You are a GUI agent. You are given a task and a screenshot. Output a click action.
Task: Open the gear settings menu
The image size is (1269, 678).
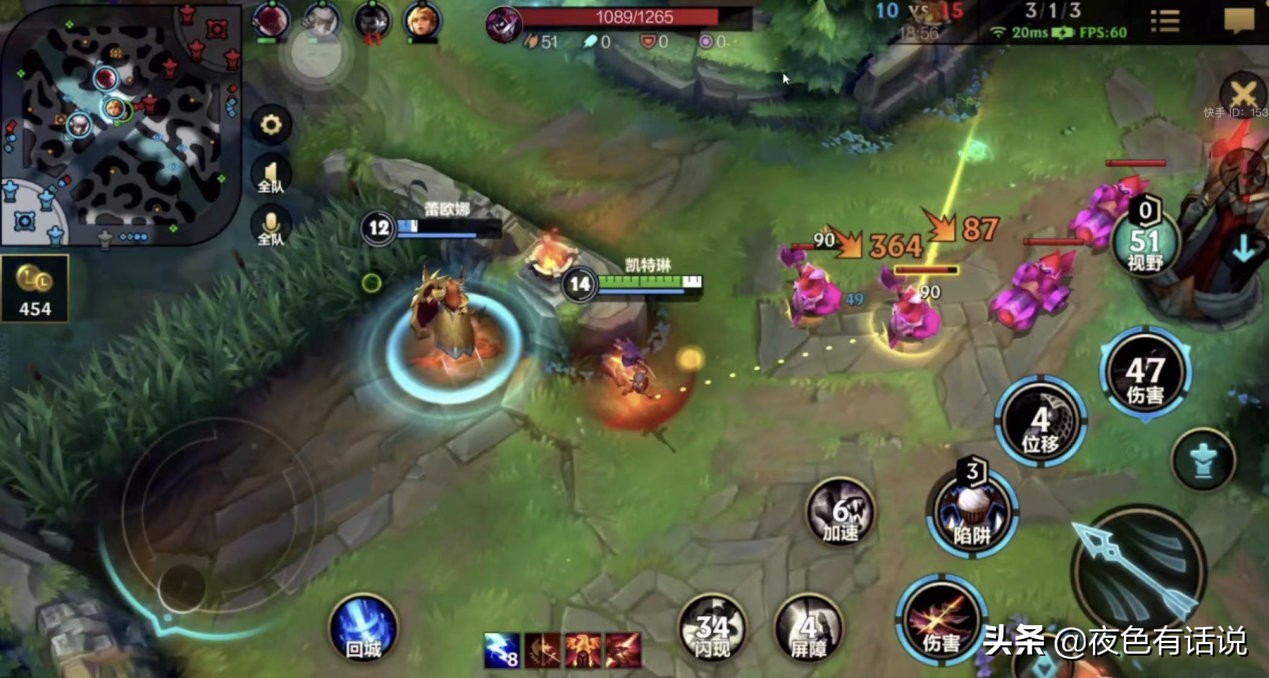[269, 125]
